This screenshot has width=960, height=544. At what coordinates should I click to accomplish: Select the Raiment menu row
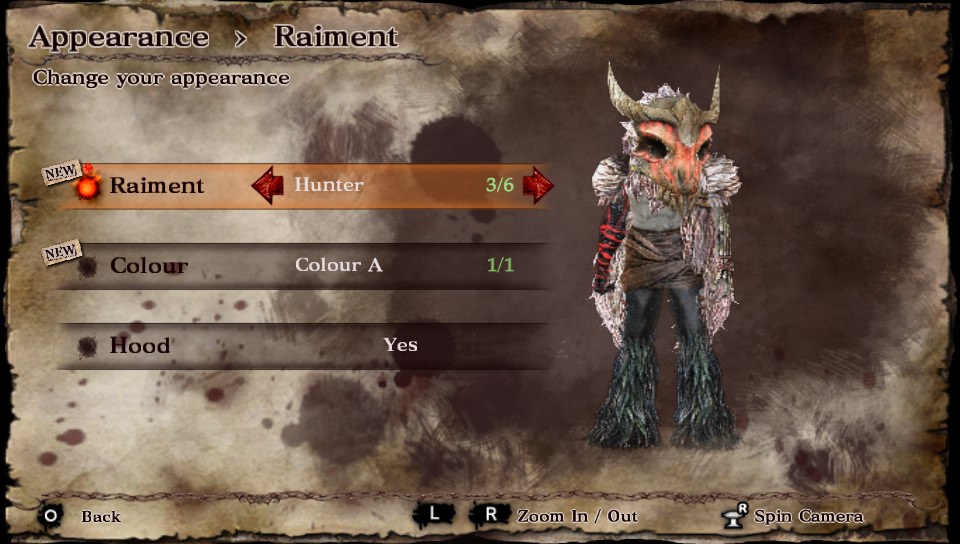tap(157, 186)
